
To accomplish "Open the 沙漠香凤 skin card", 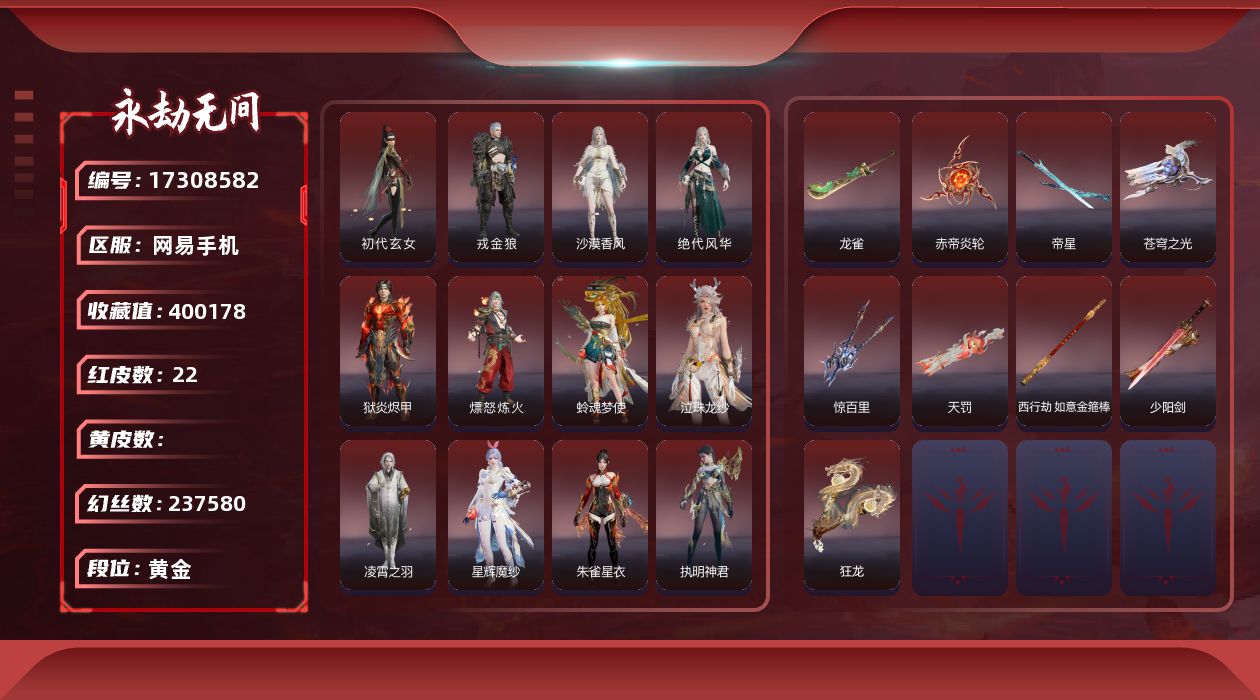I will (x=600, y=187).
